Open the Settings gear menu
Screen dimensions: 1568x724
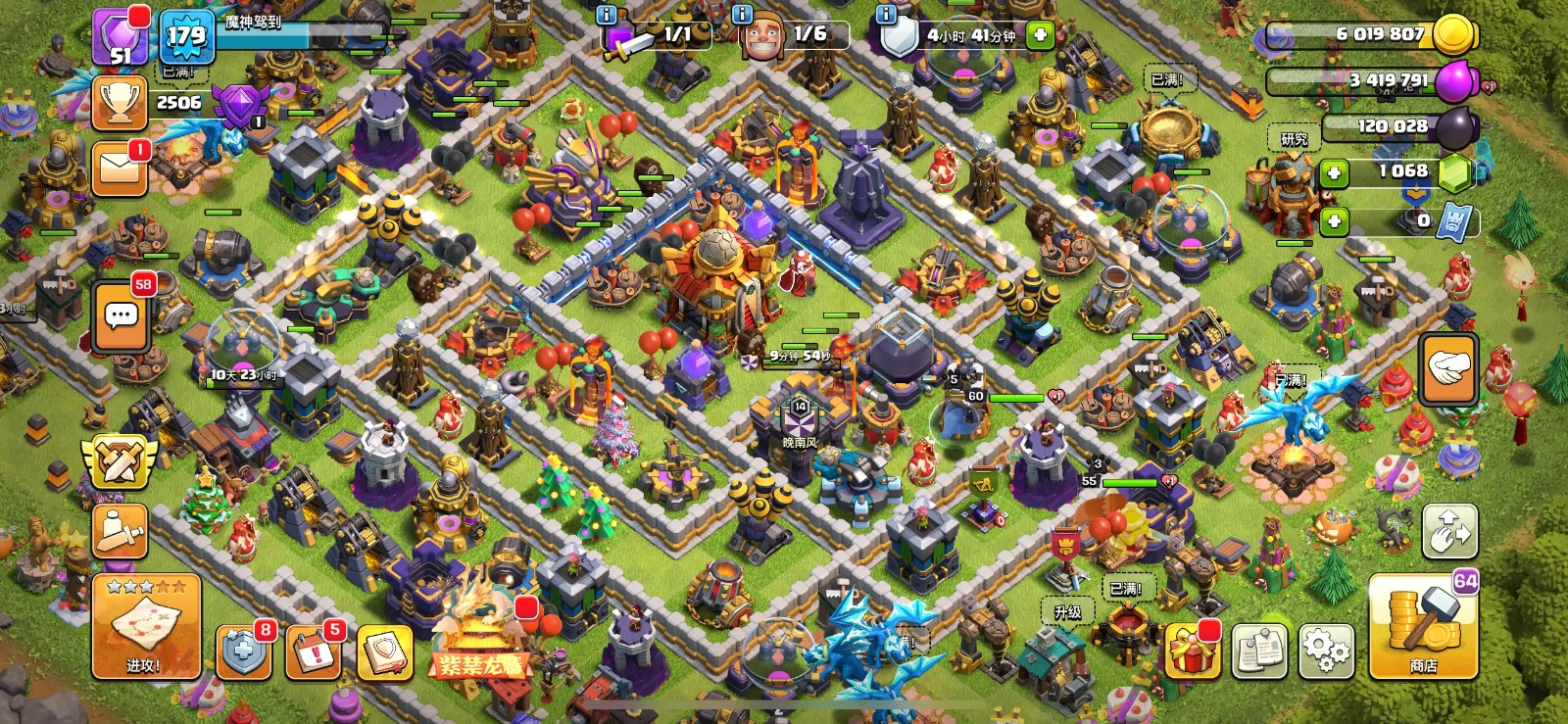(1326, 650)
